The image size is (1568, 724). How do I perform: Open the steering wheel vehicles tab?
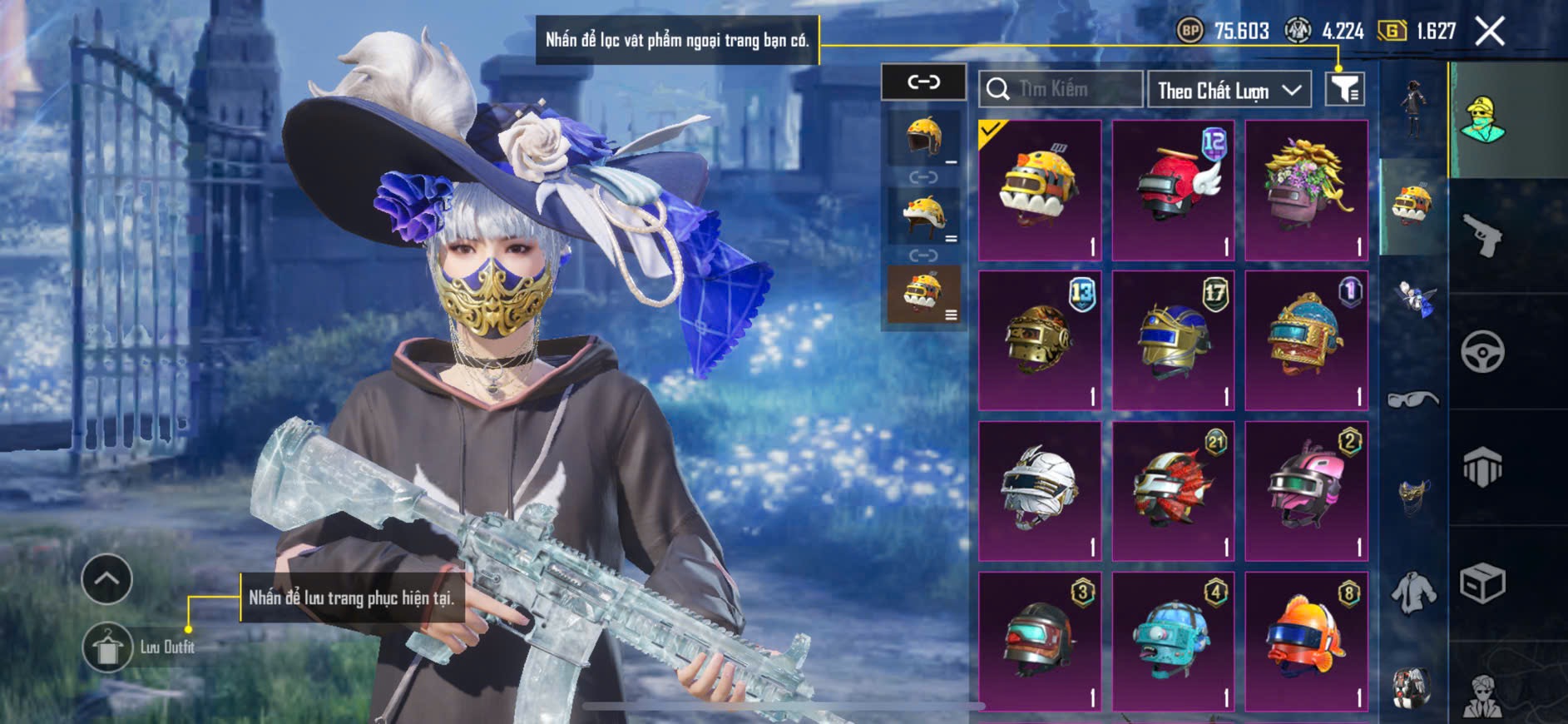(1482, 351)
